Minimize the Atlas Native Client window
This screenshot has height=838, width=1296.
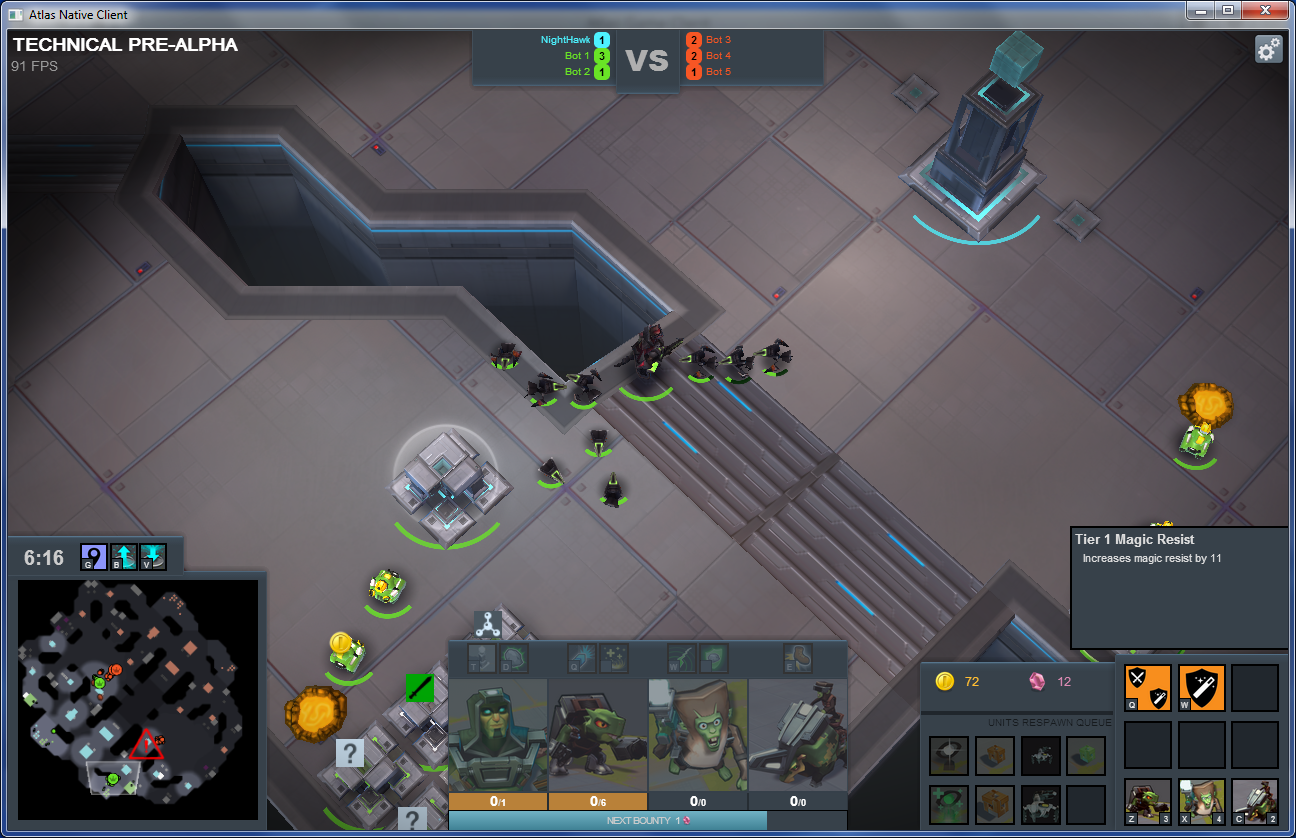(x=1201, y=10)
